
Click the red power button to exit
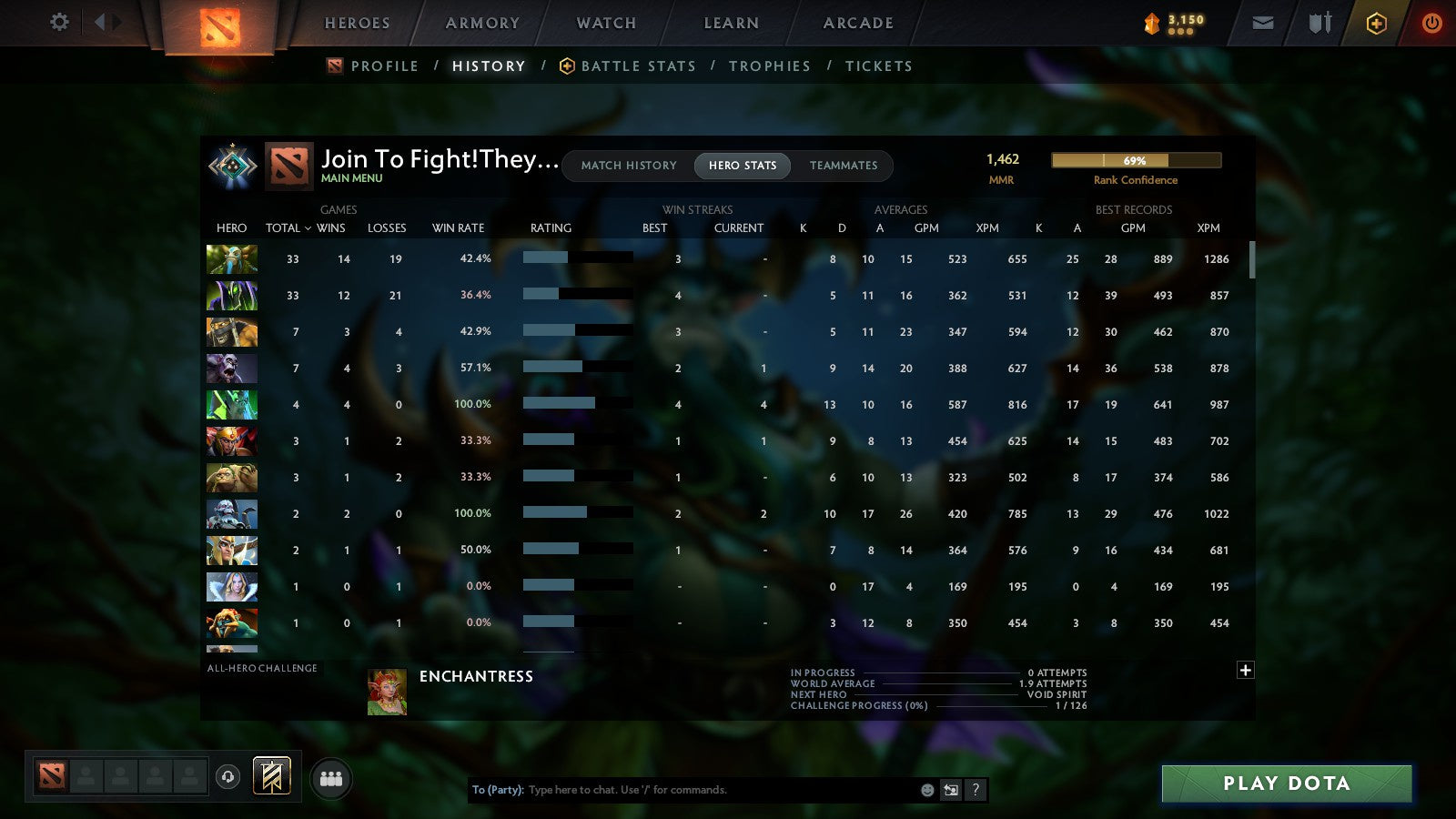pos(1432,23)
